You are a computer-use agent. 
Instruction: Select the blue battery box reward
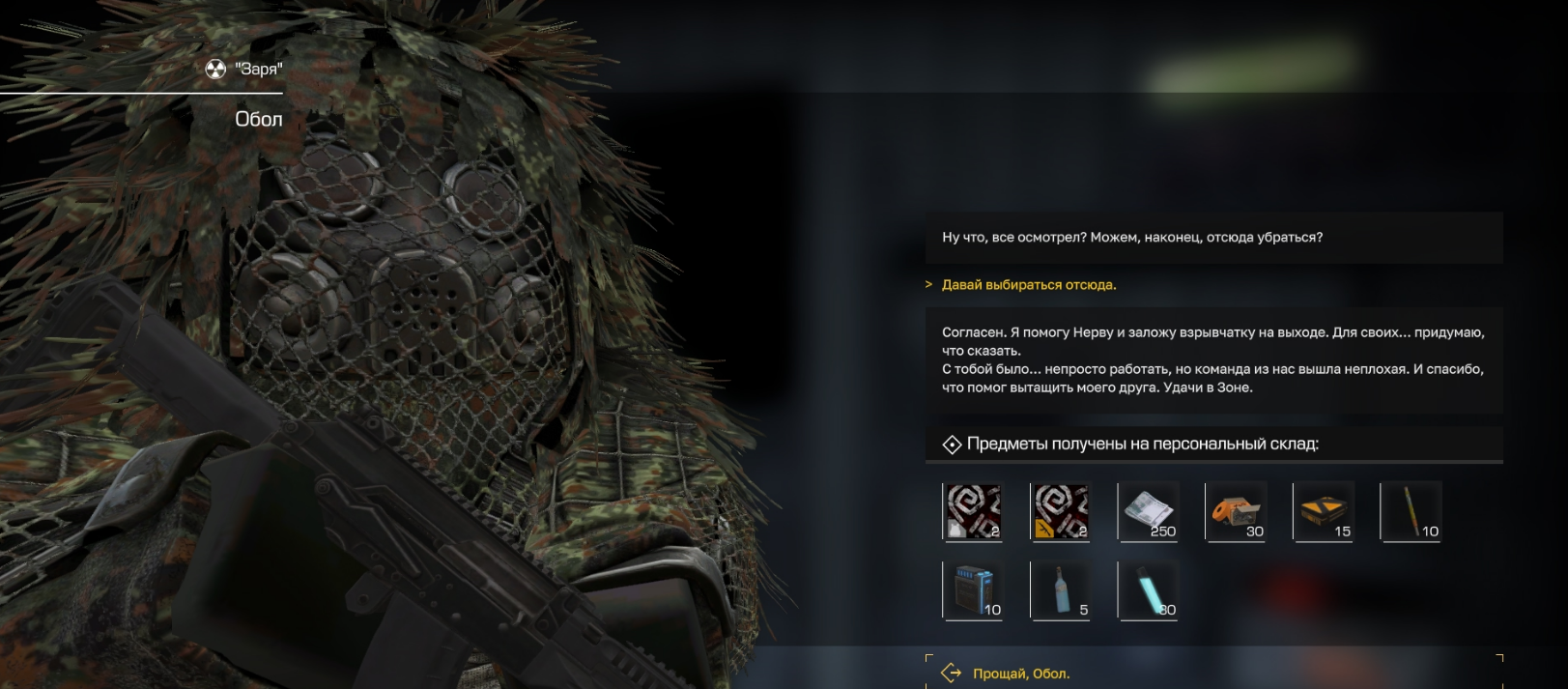tap(973, 590)
